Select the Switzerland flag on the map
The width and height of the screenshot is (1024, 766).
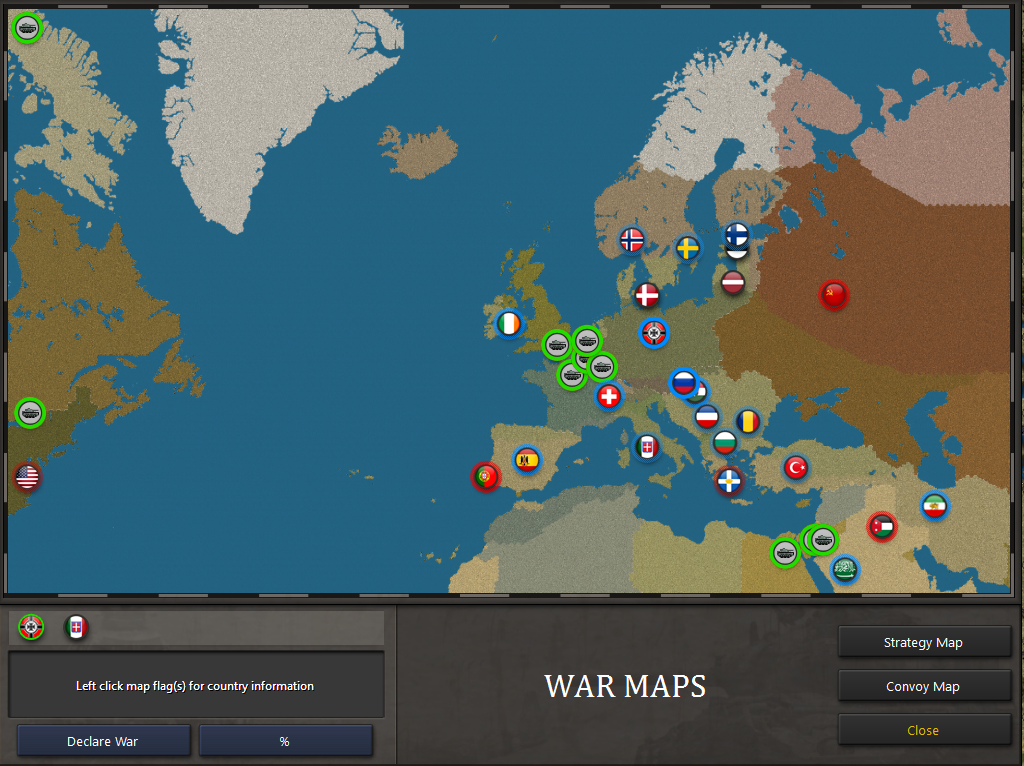(609, 396)
